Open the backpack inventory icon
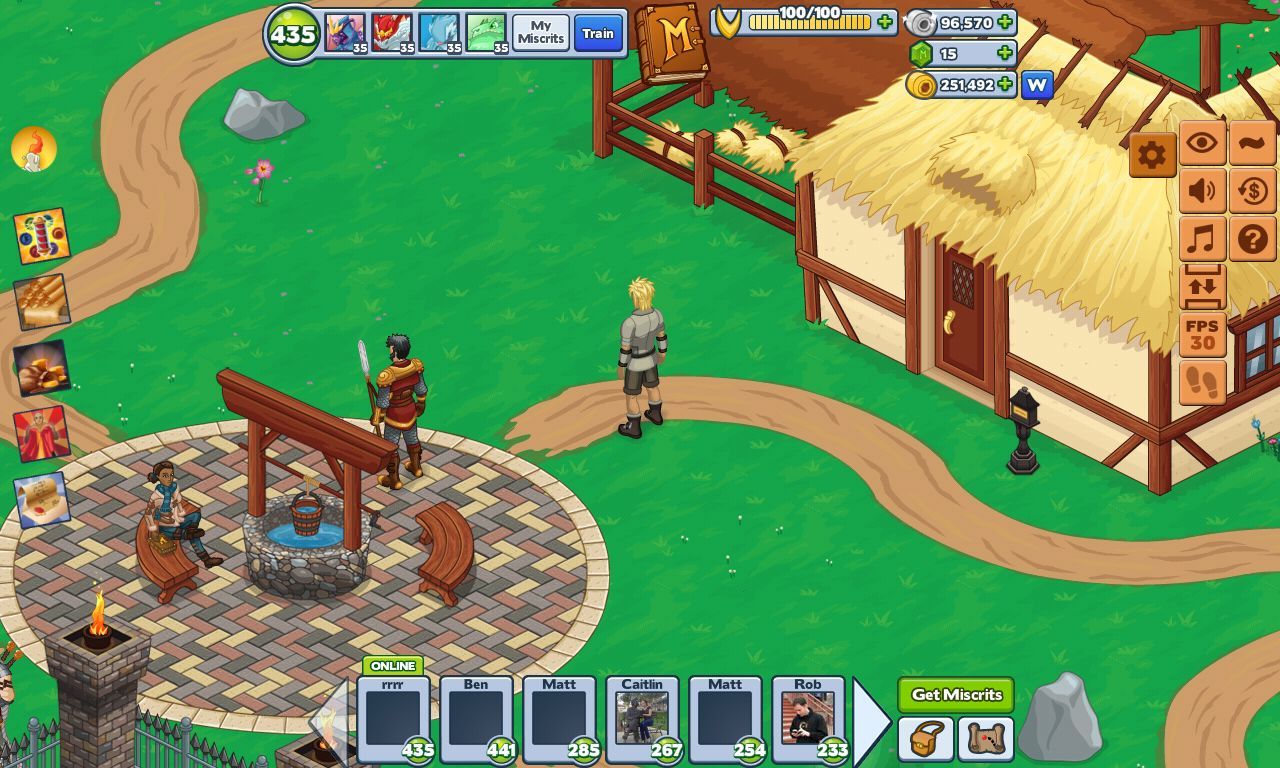Image resolution: width=1280 pixels, height=768 pixels. 926,740
